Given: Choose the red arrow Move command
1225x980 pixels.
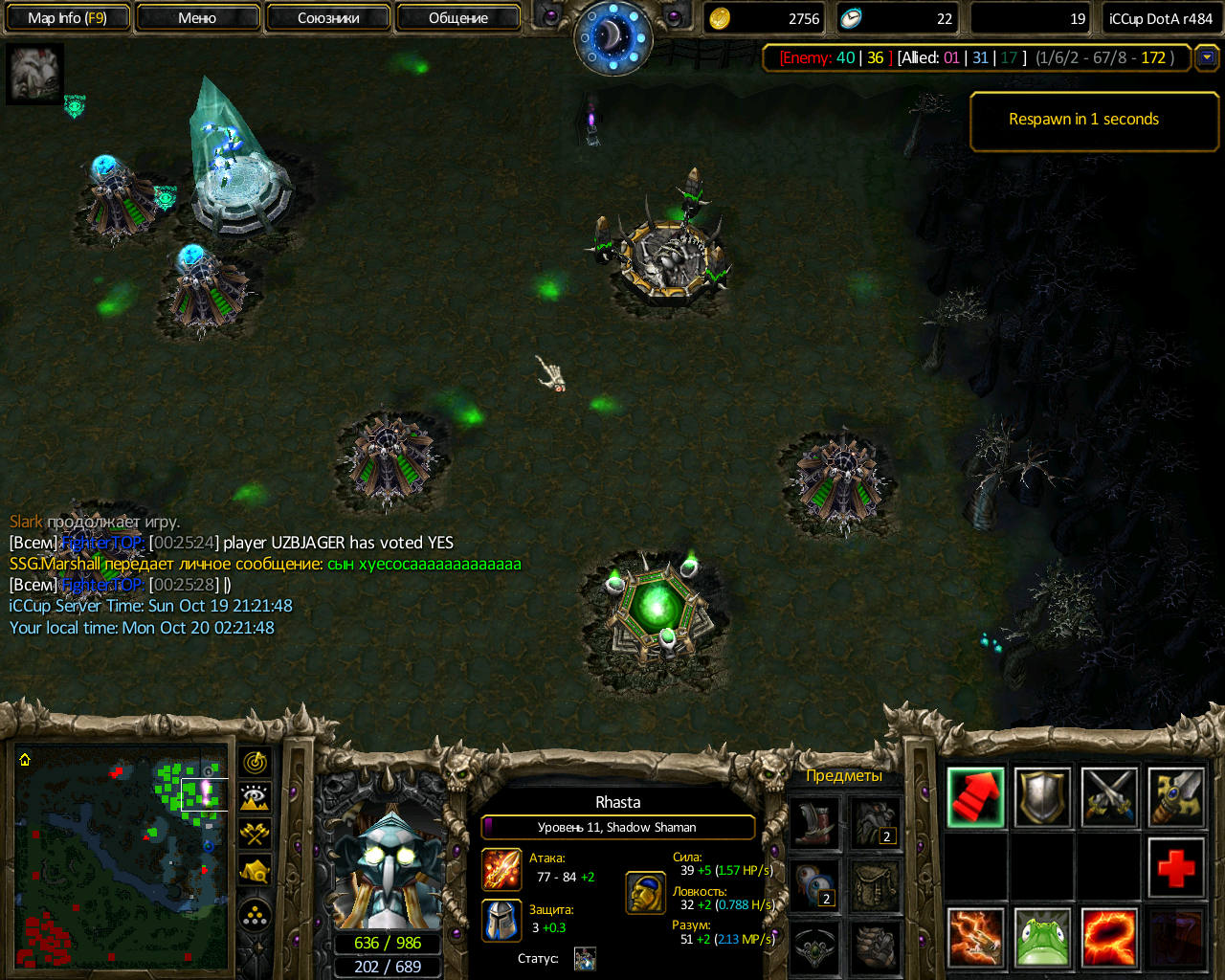Looking at the screenshot, I should pos(975,797).
